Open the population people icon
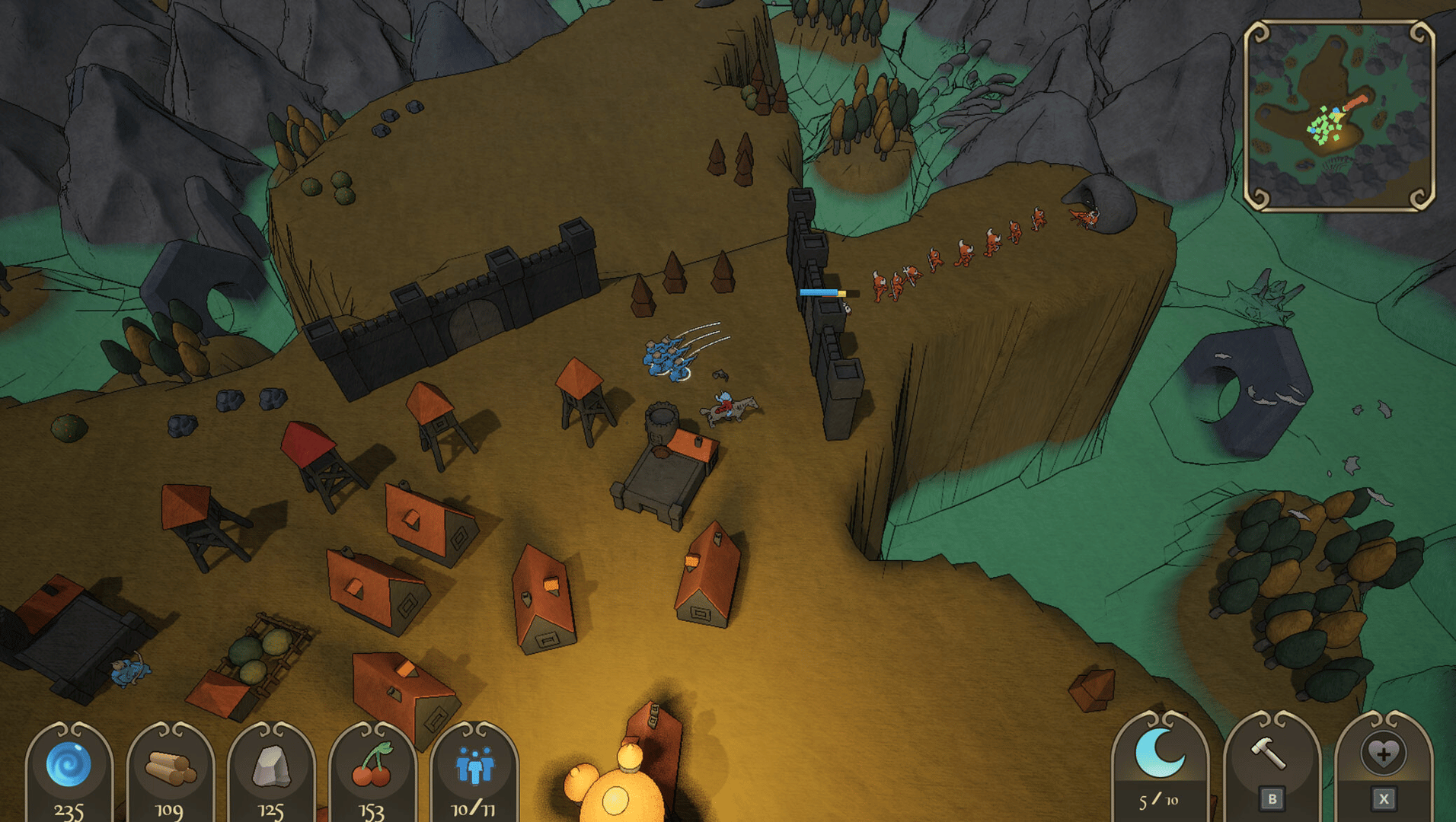This screenshot has height=822, width=1456. pyautogui.click(x=474, y=766)
